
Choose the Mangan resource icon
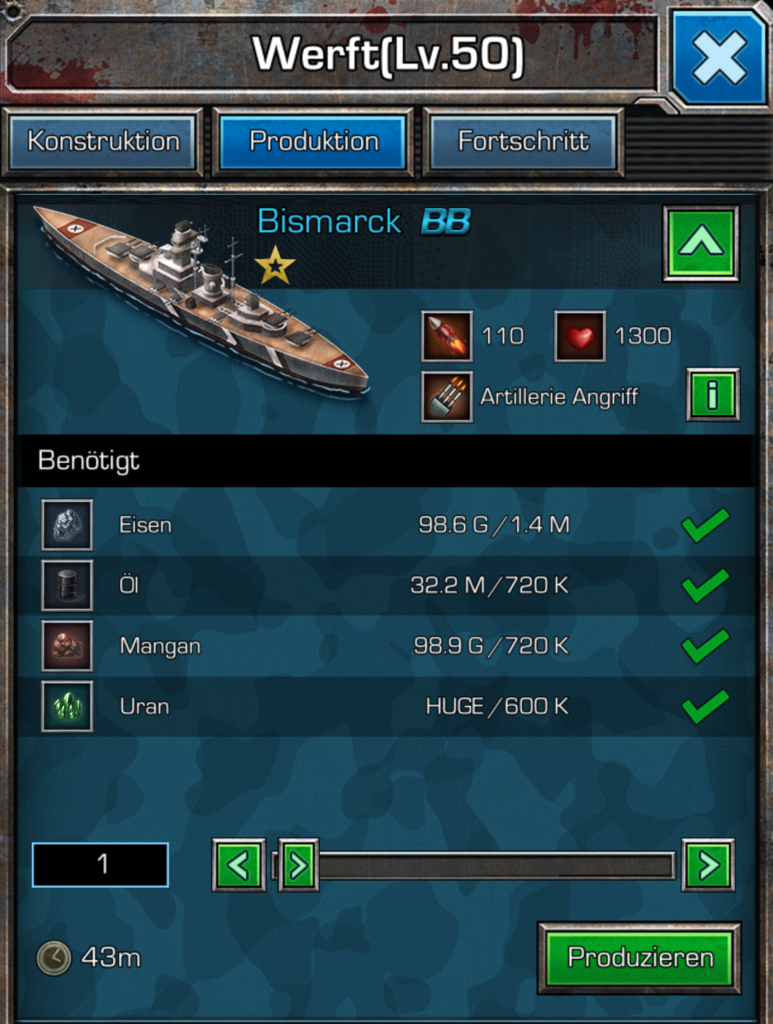(67, 646)
